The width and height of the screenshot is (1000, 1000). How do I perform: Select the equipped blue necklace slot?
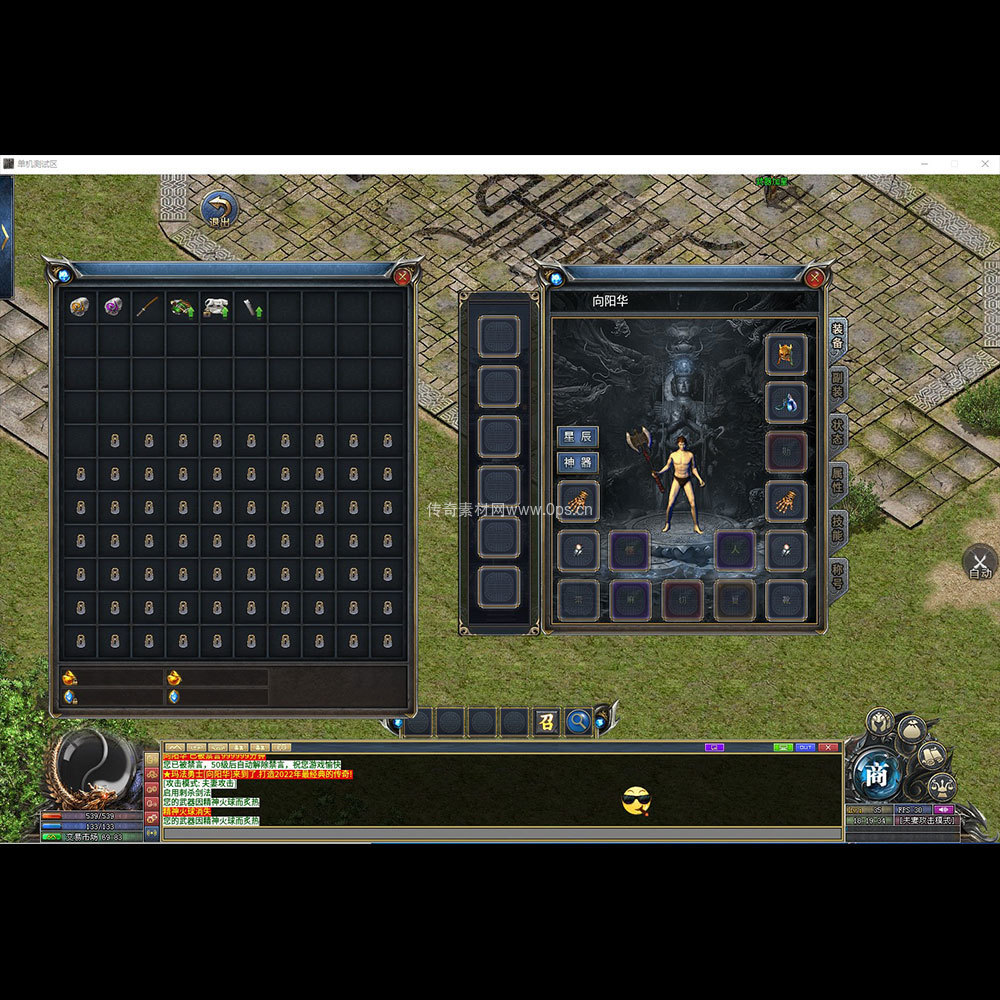point(786,402)
